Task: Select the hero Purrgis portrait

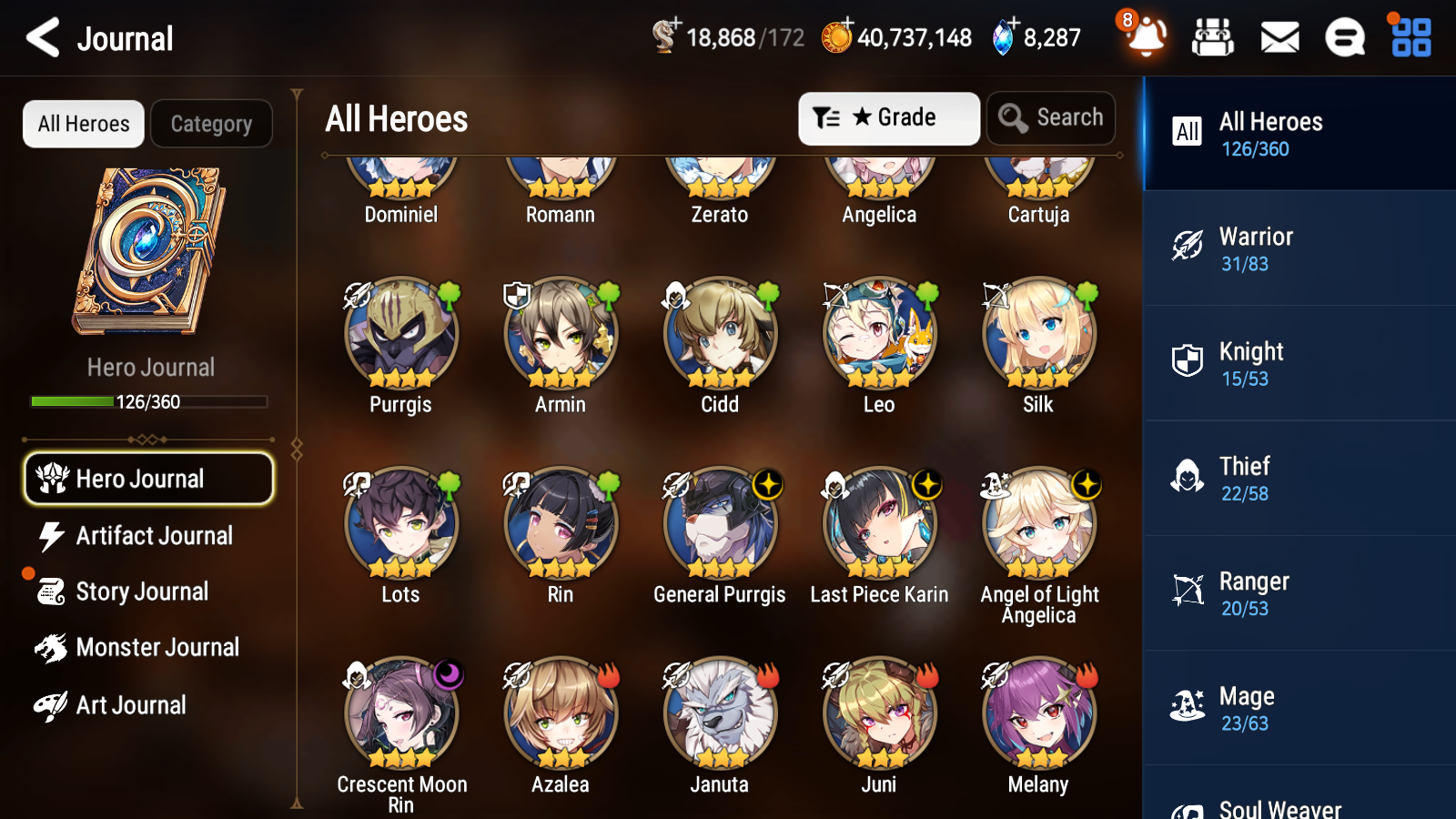Action: (401, 335)
